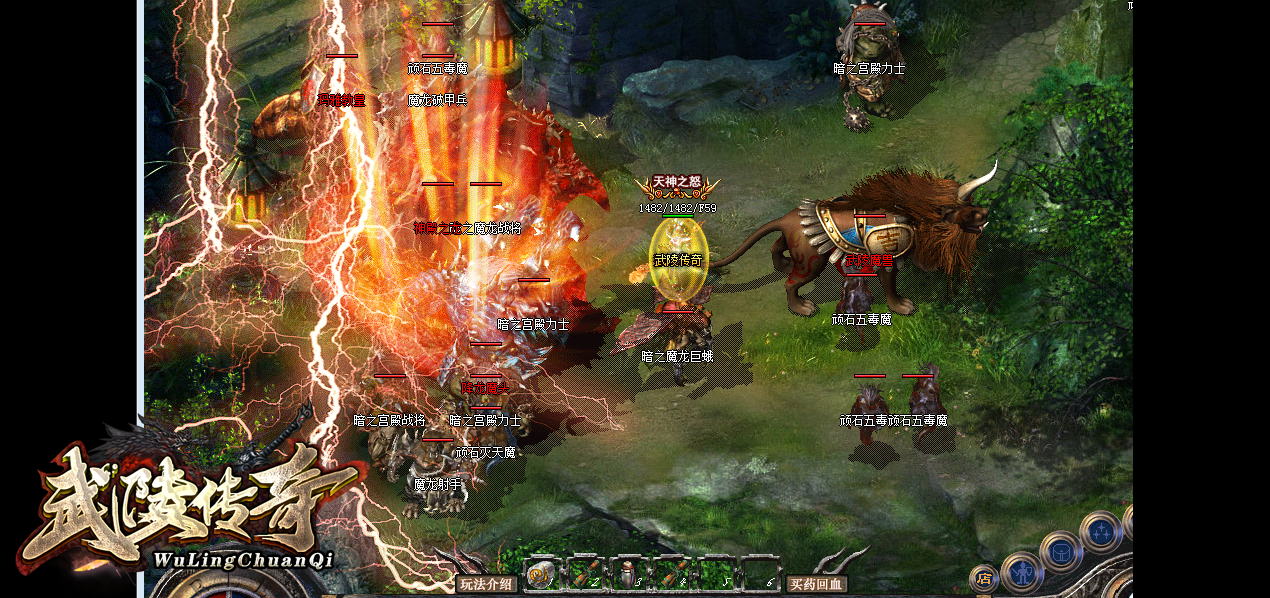The width and height of the screenshot is (1270, 598).
Task: Open the shop with the 店 icon
Action: tap(983, 578)
